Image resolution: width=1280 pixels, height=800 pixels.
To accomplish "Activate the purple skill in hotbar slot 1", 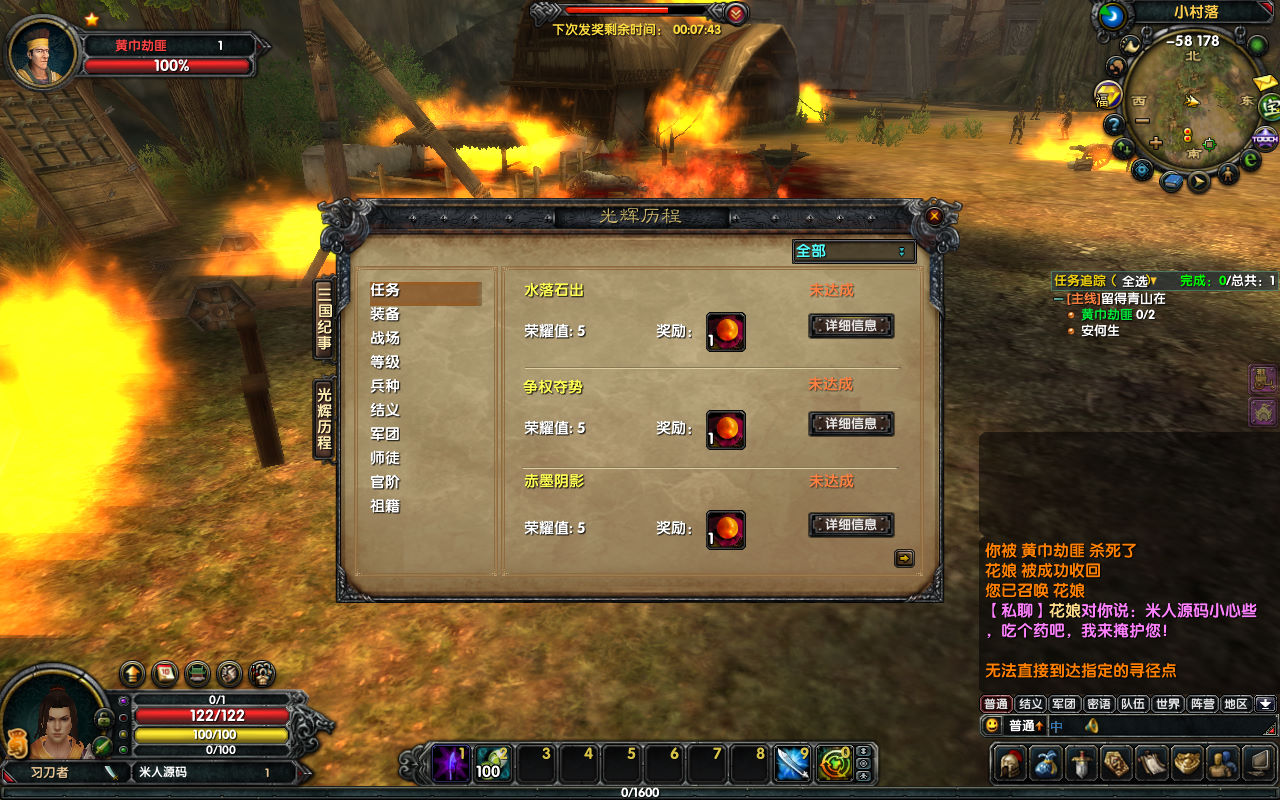I will [x=450, y=765].
